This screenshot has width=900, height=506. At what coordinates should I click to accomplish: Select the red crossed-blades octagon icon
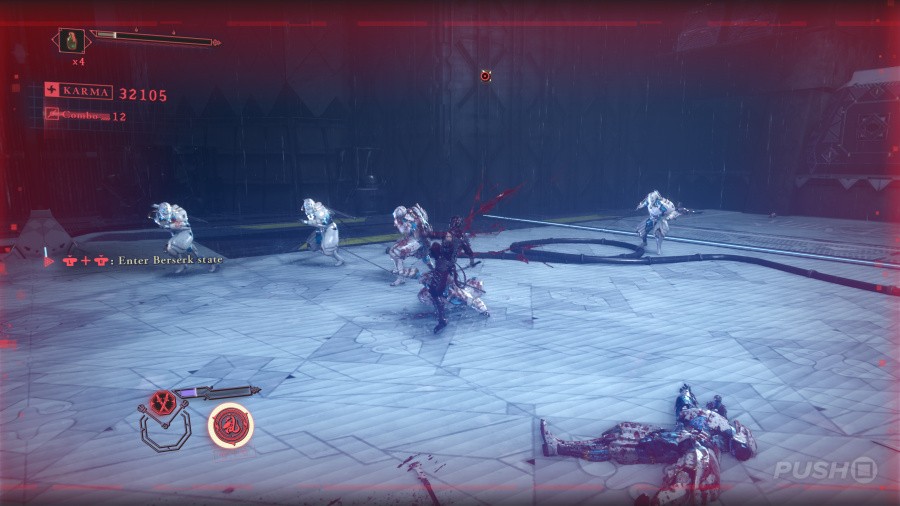click(x=161, y=404)
